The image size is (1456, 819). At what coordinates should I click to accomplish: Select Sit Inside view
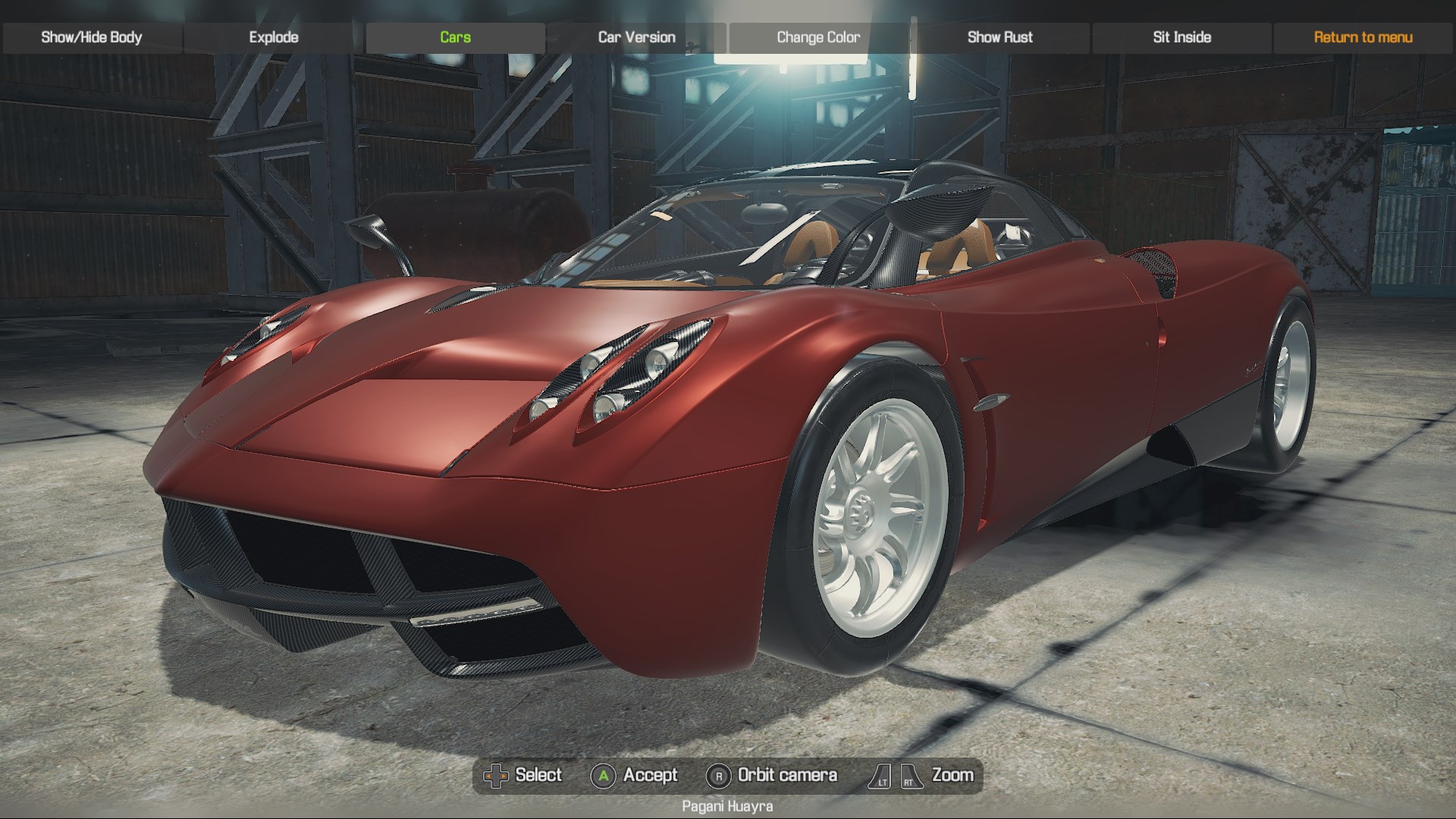coord(1181,37)
